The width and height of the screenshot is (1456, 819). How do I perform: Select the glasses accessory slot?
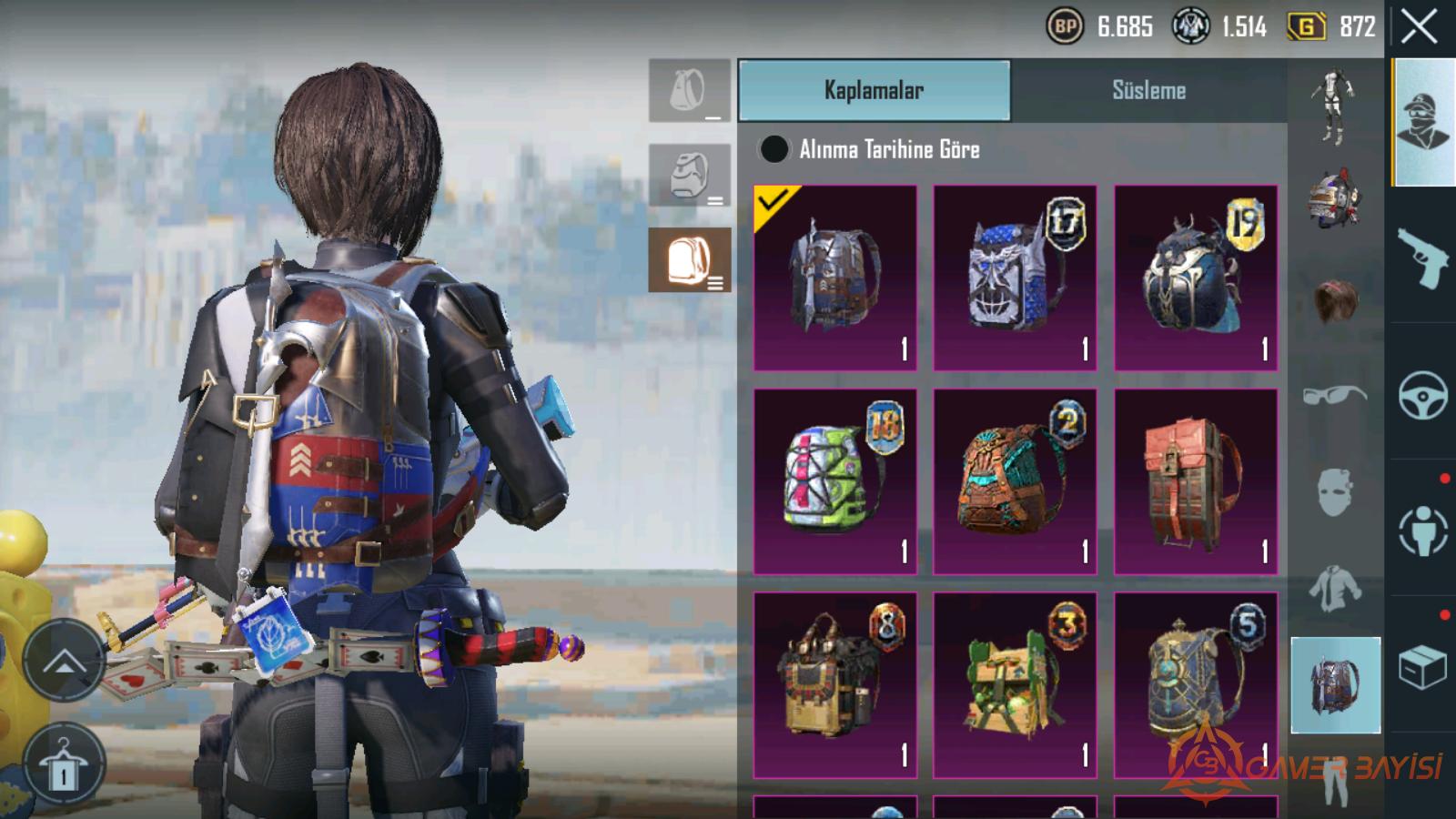tap(1334, 395)
